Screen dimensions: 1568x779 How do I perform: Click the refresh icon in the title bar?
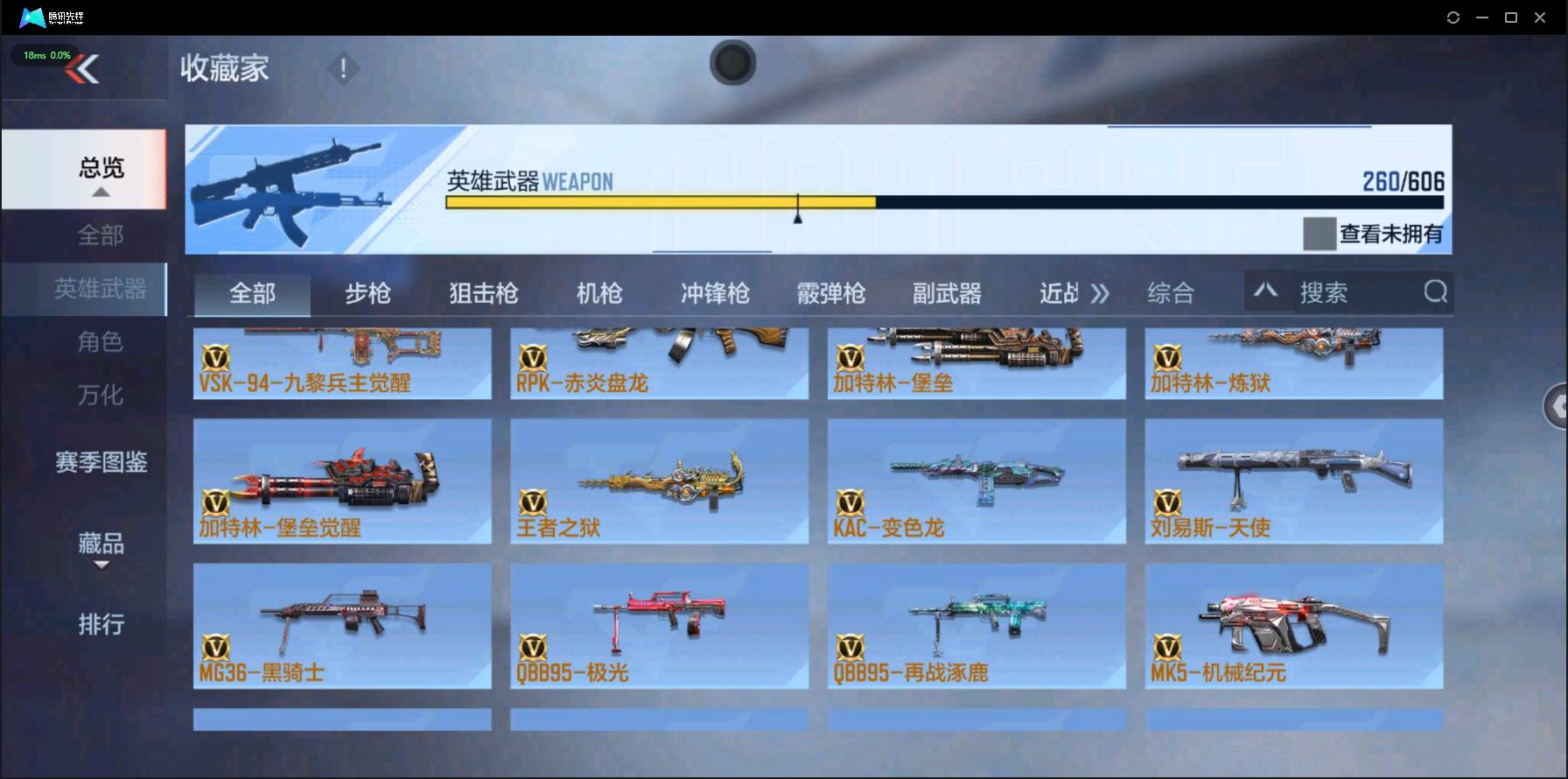point(1453,17)
